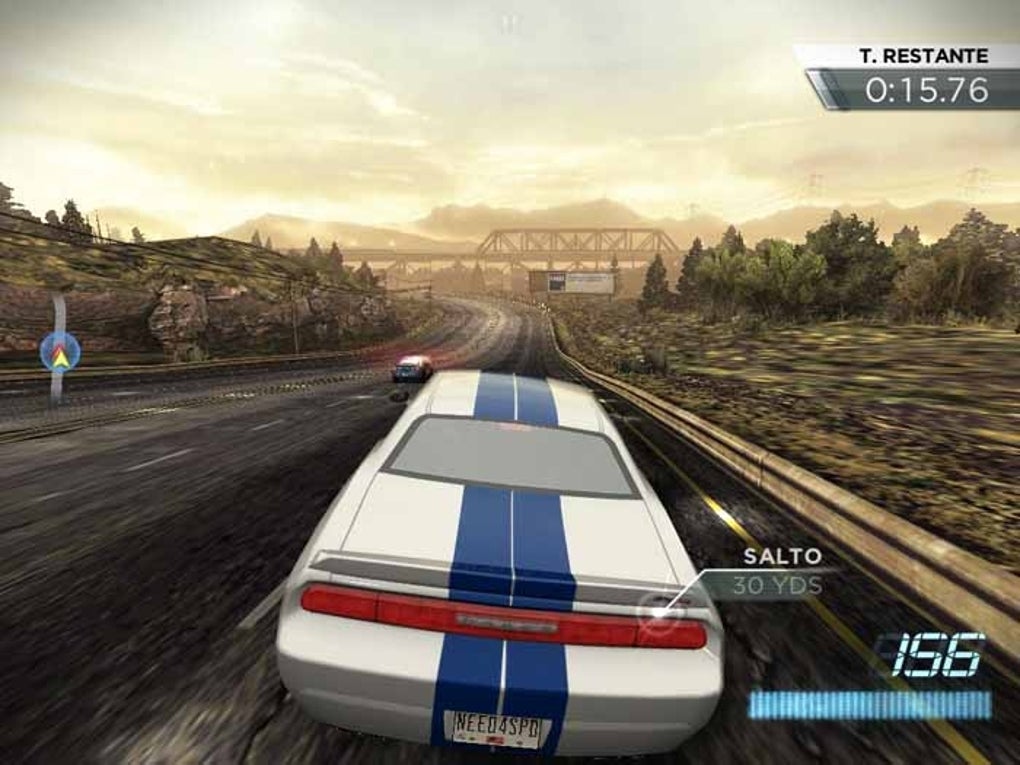Viewport: 1020px width, 765px height.
Task: Pause the race with the top pause icon
Action: [510, 23]
